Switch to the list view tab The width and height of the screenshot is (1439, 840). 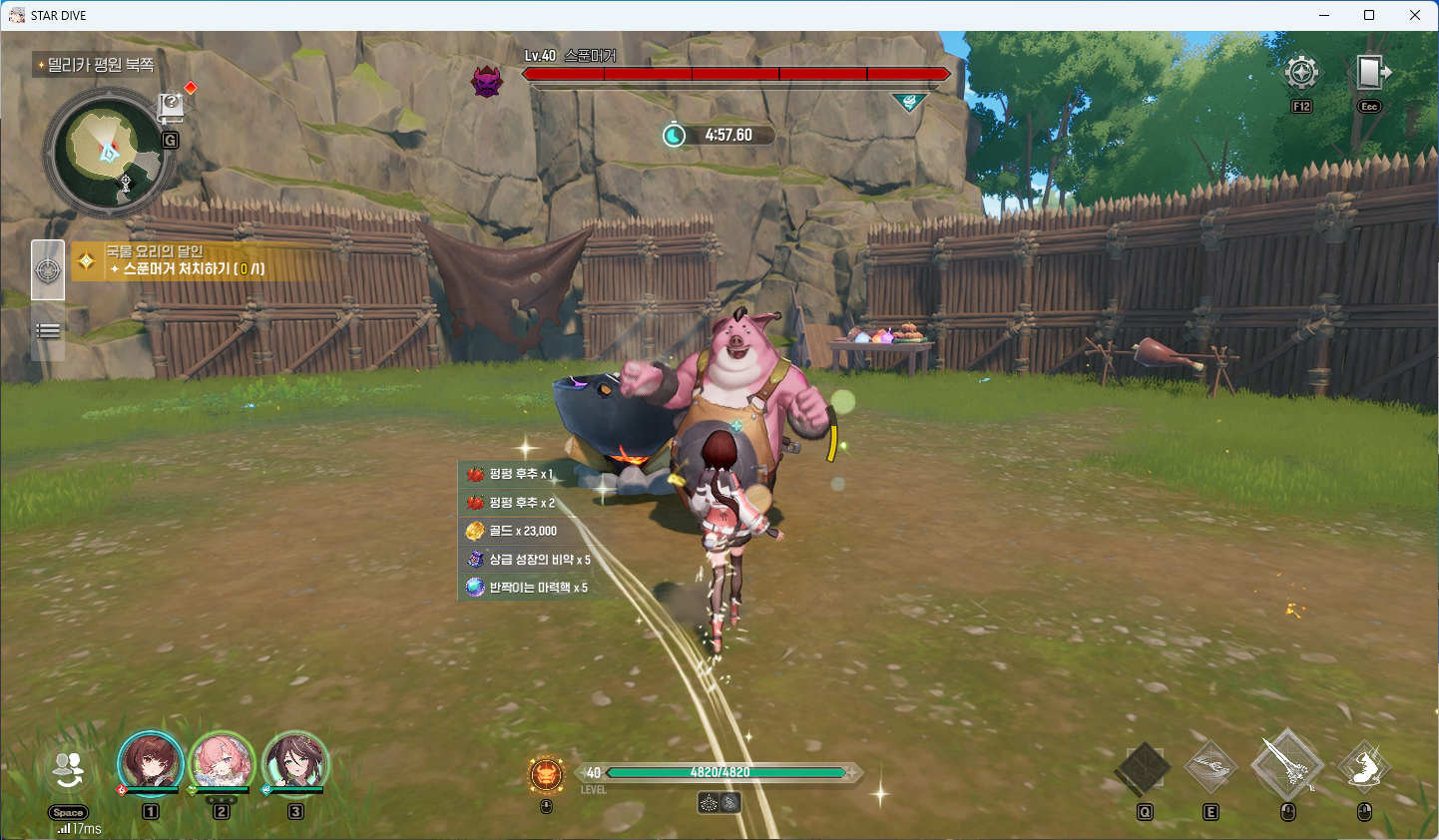(48, 331)
